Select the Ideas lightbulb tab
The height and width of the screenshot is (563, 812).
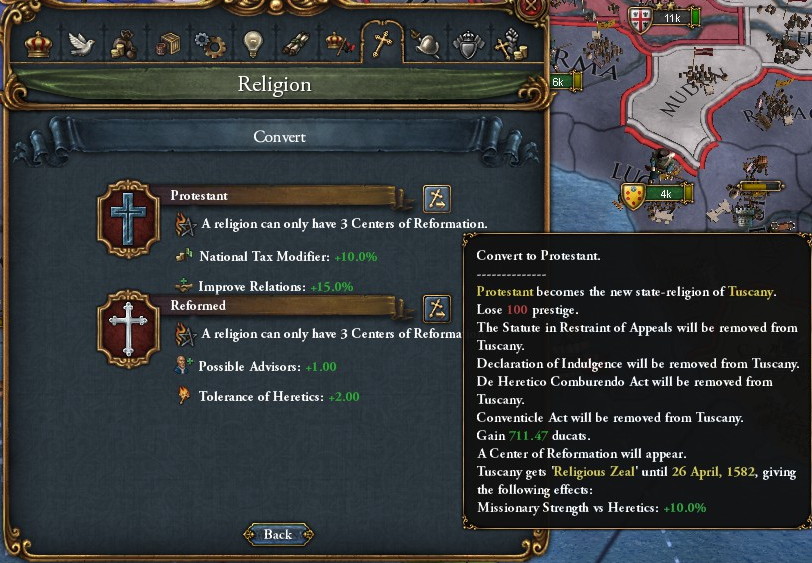coord(253,45)
